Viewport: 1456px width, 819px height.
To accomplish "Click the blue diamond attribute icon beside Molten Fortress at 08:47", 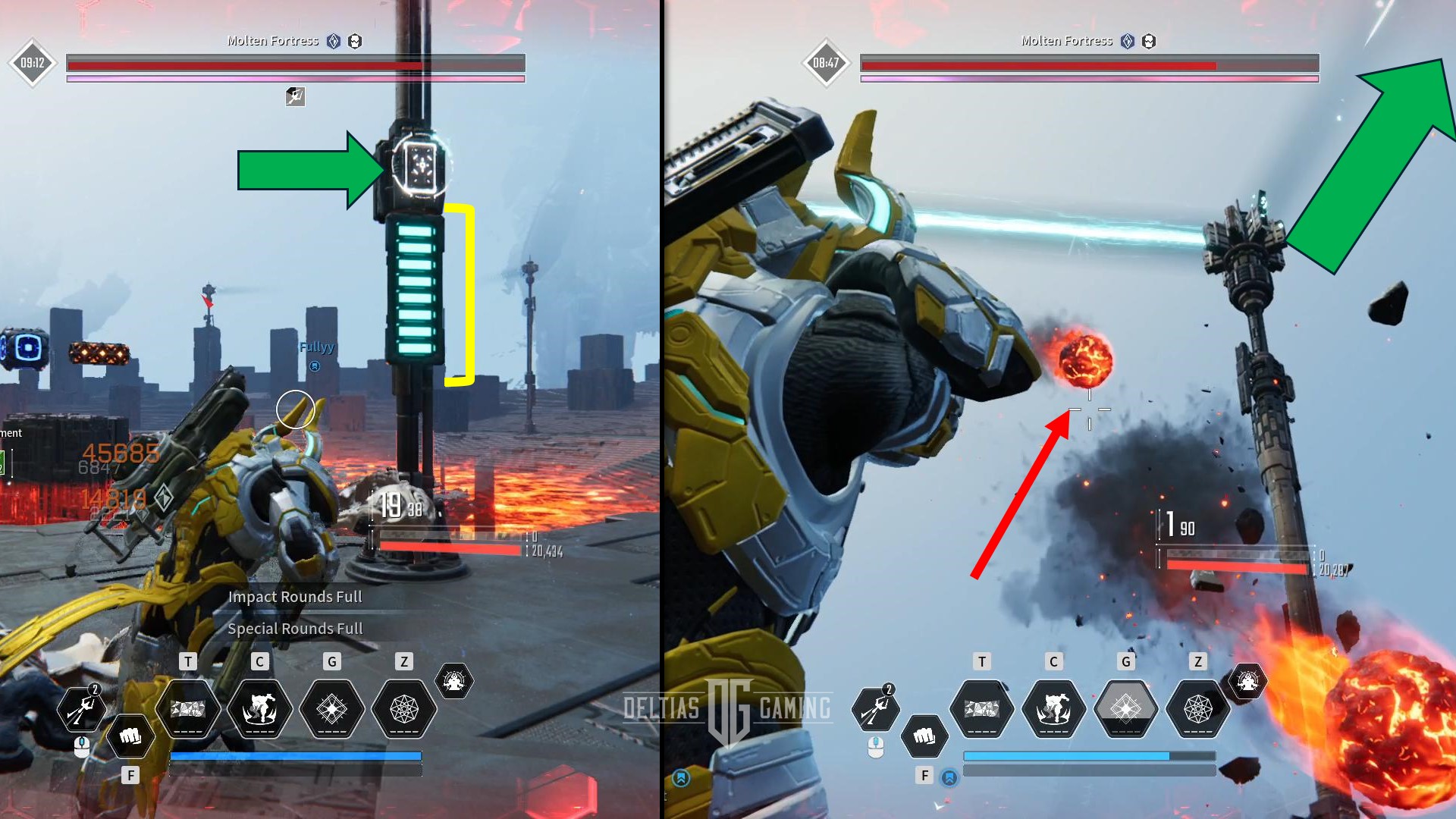I will (1128, 41).
